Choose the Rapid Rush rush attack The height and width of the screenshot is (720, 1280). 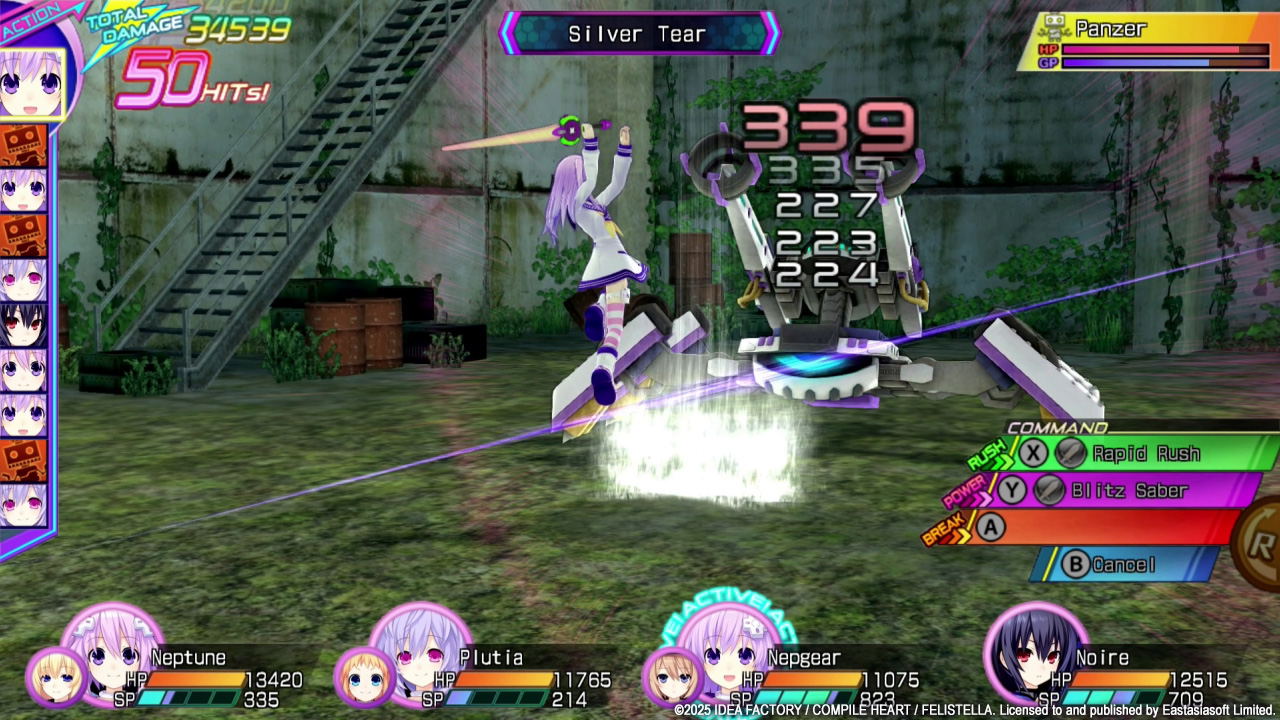click(1150, 454)
